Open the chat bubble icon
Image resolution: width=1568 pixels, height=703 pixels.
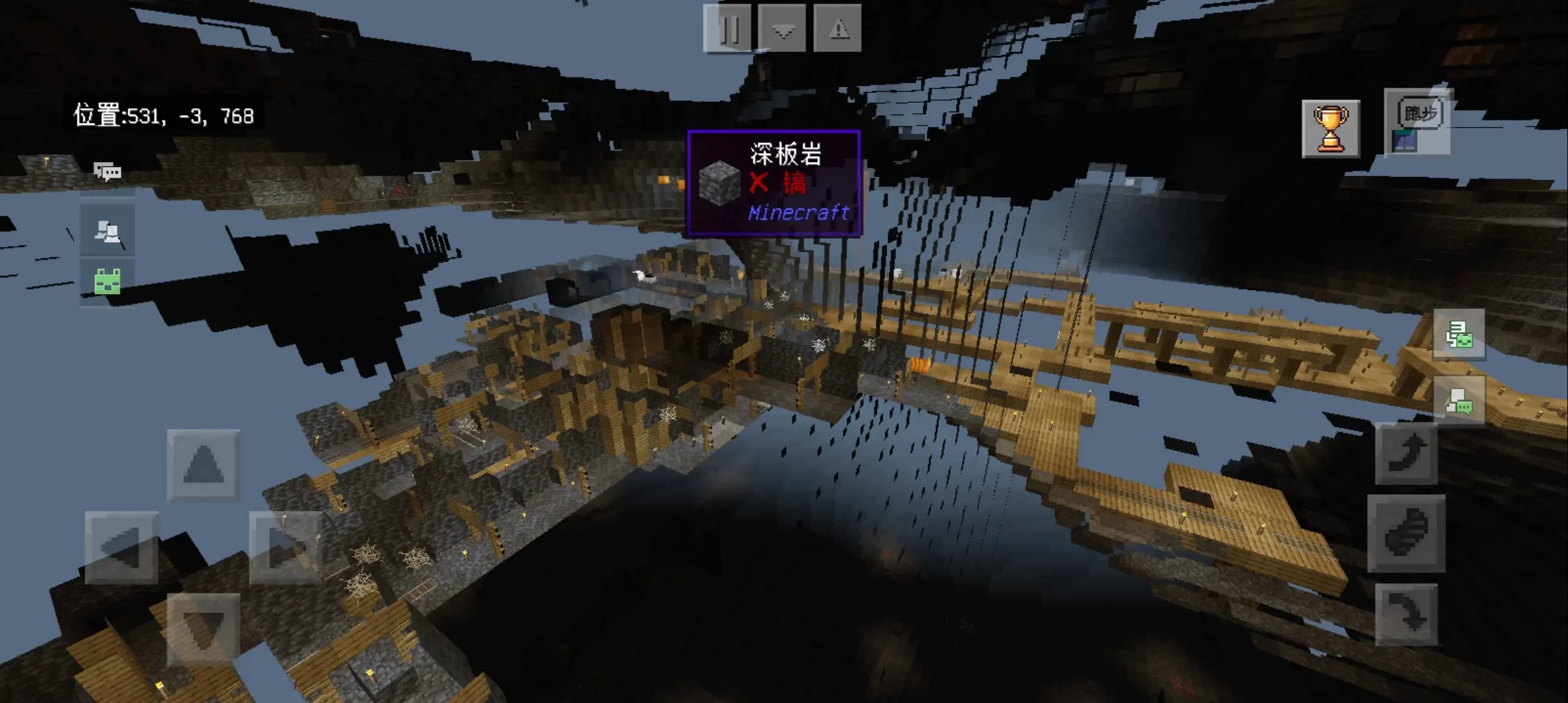(107, 172)
